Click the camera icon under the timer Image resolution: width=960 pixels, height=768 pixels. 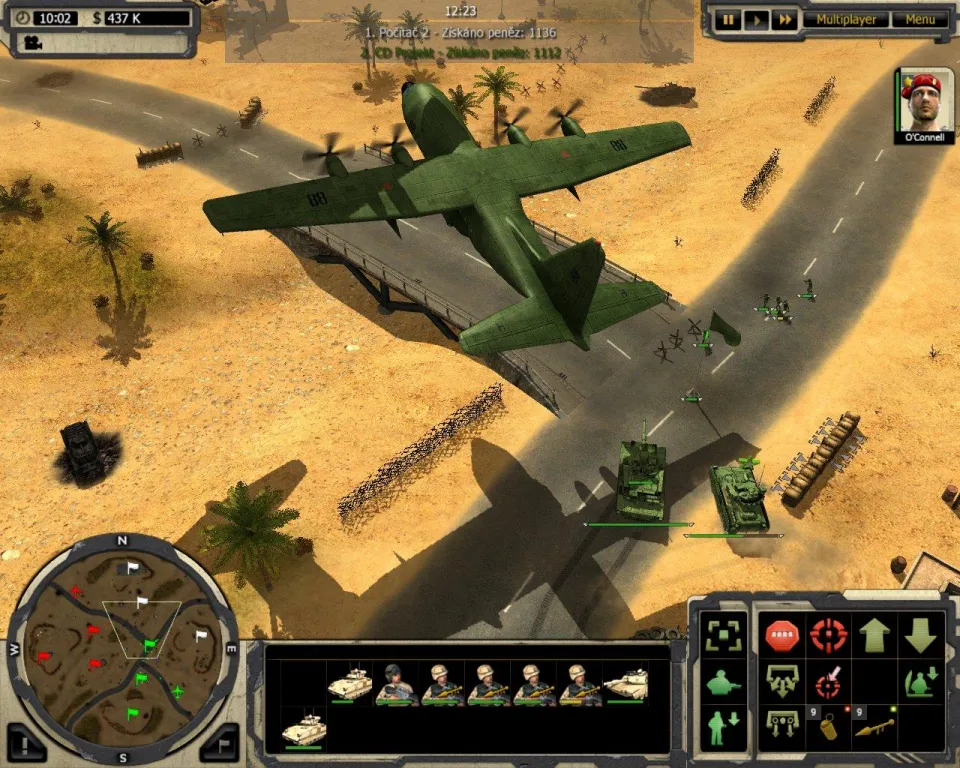click(34, 42)
